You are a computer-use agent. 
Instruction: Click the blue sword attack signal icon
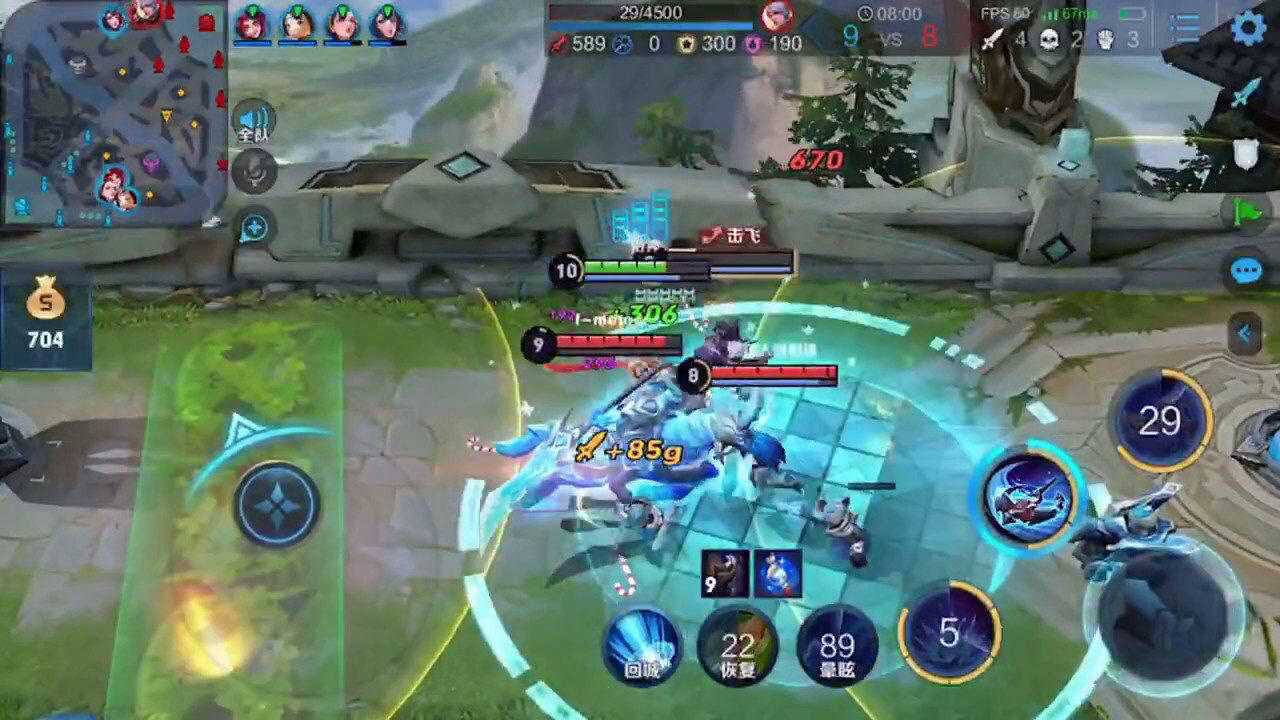click(1244, 95)
